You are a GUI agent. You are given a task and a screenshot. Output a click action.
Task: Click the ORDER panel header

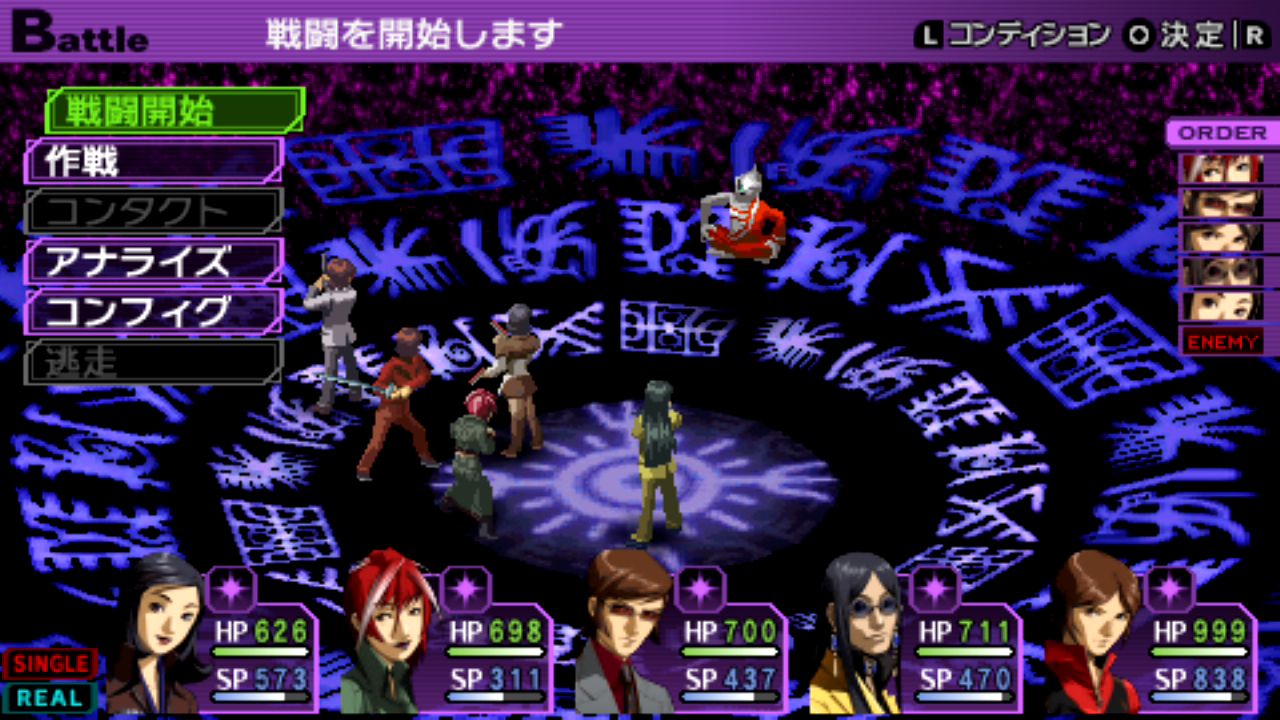1221,132
